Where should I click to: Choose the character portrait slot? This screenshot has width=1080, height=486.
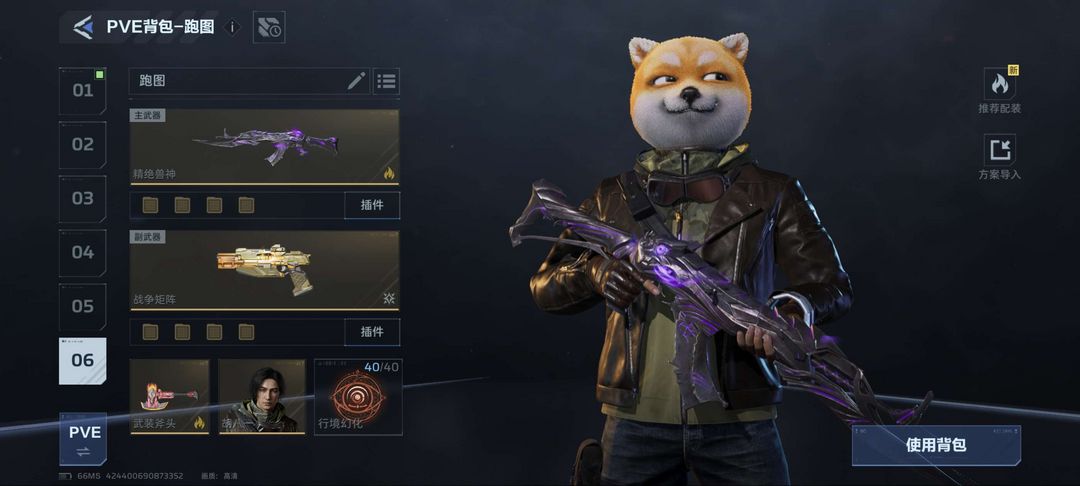click(262, 396)
